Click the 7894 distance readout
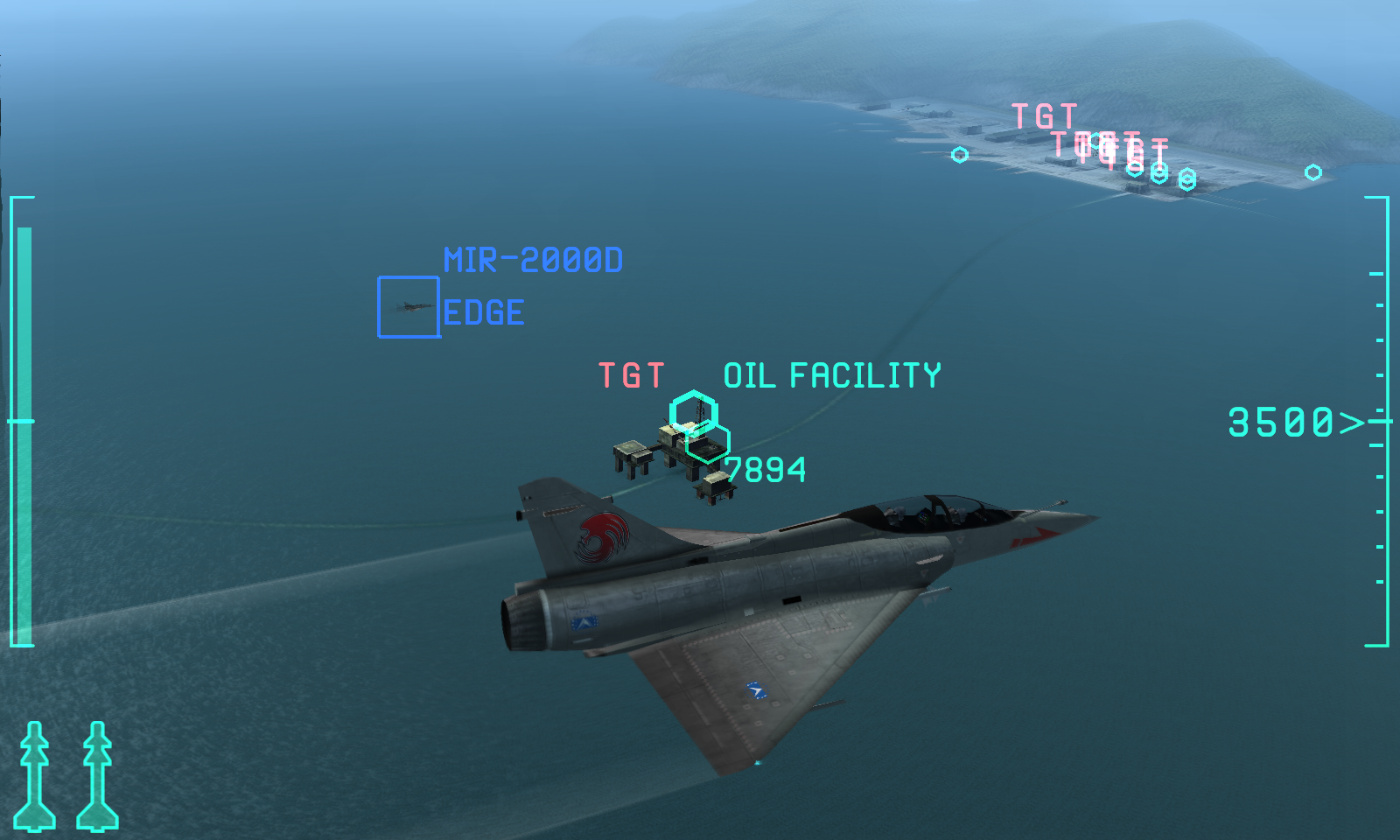Screen dimensions: 1400x840 (x=763, y=471)
